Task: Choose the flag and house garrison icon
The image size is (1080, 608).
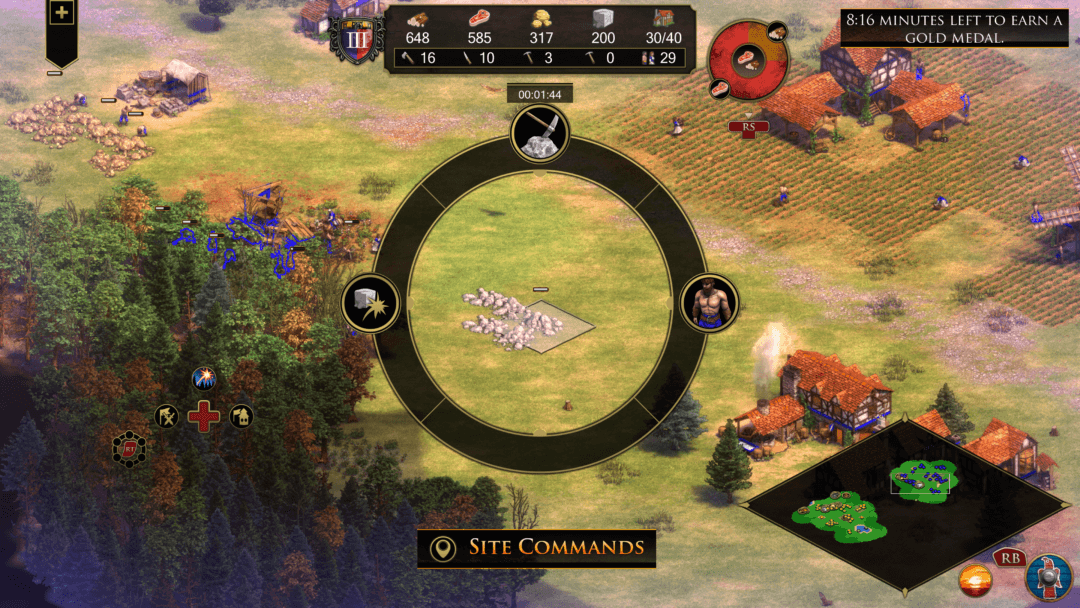Action: pos(241,416)
